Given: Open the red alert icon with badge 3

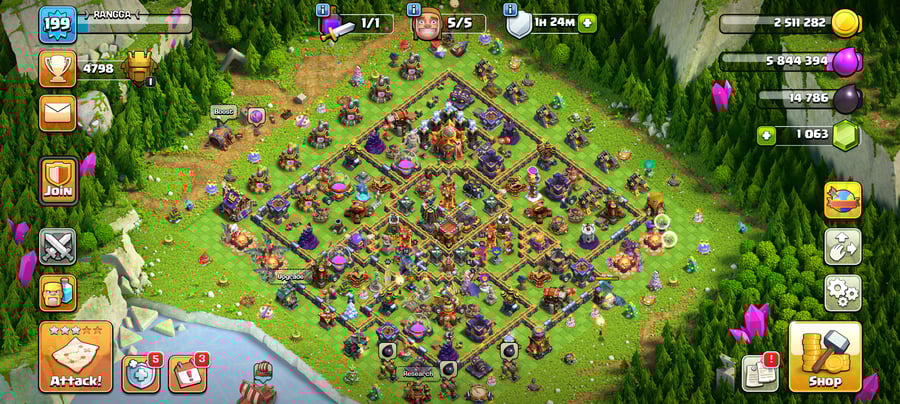Looking at the screenshot, I should click(186, 373).
